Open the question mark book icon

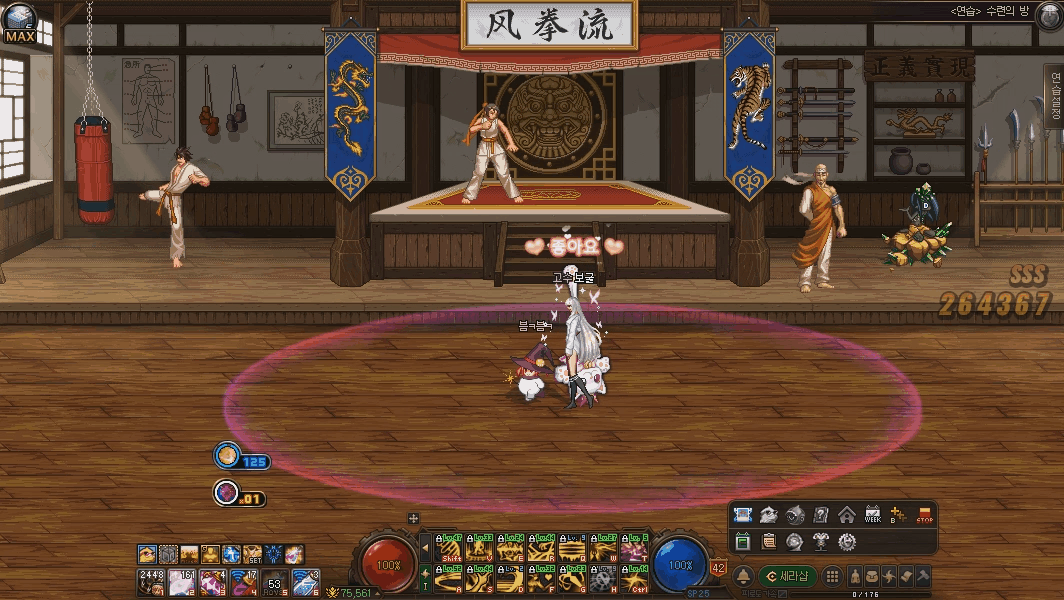click(821, 515)
